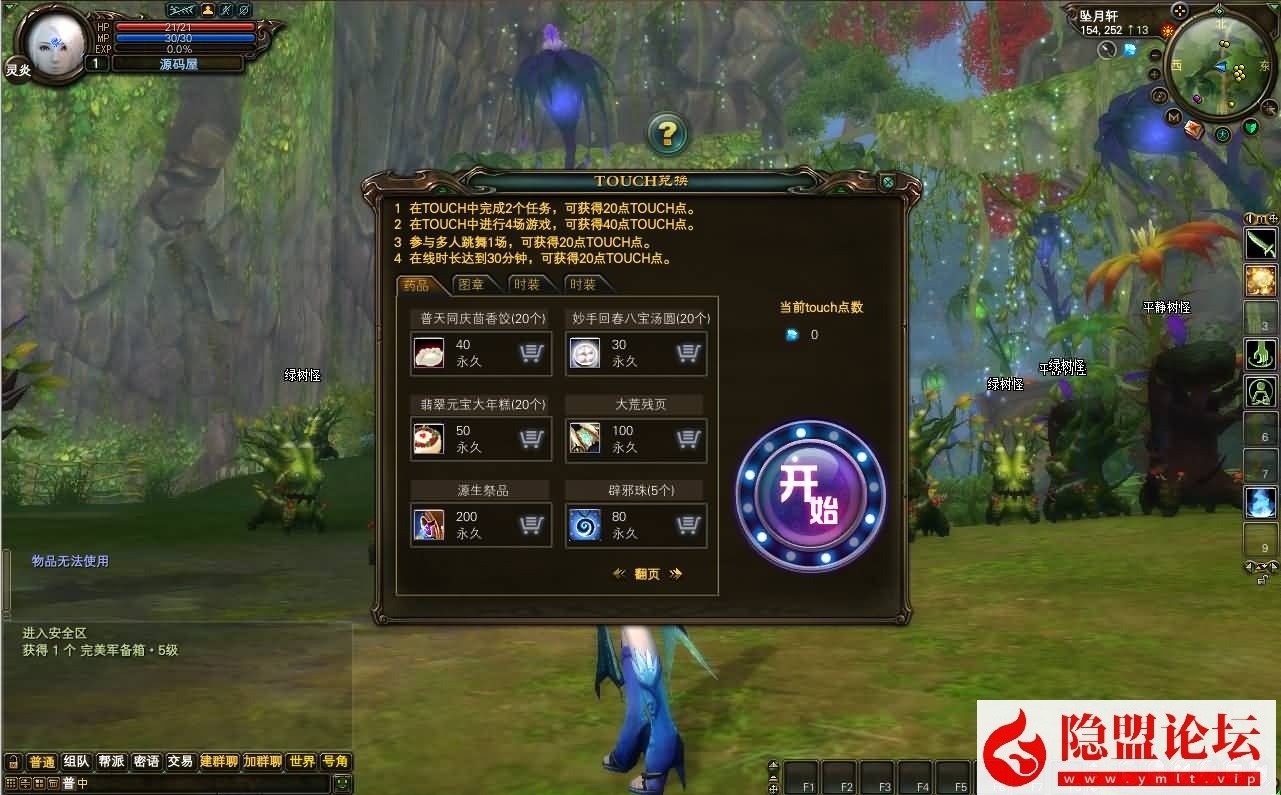Select the 辟邪珠 item icon

click(586, 523)
